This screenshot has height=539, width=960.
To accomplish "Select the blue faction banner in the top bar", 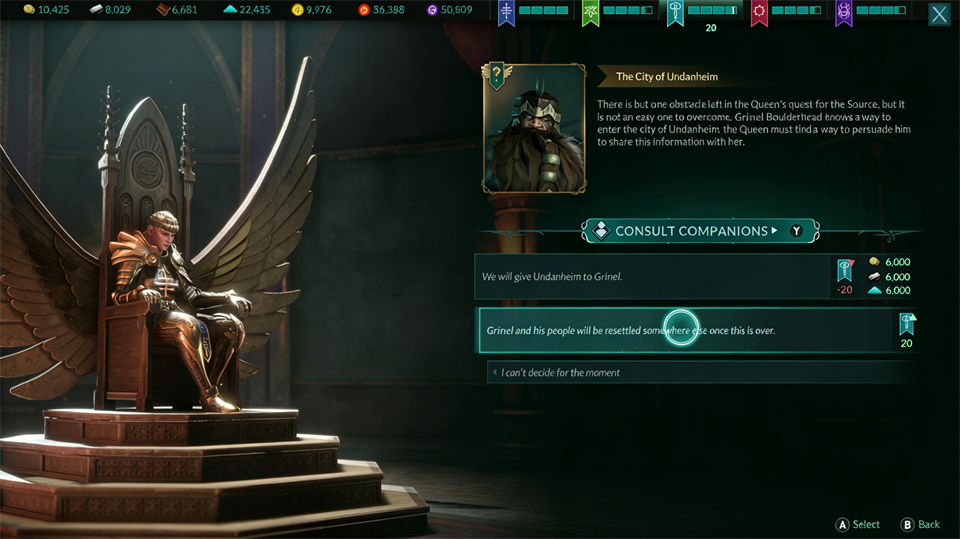I will coord(507,12).
